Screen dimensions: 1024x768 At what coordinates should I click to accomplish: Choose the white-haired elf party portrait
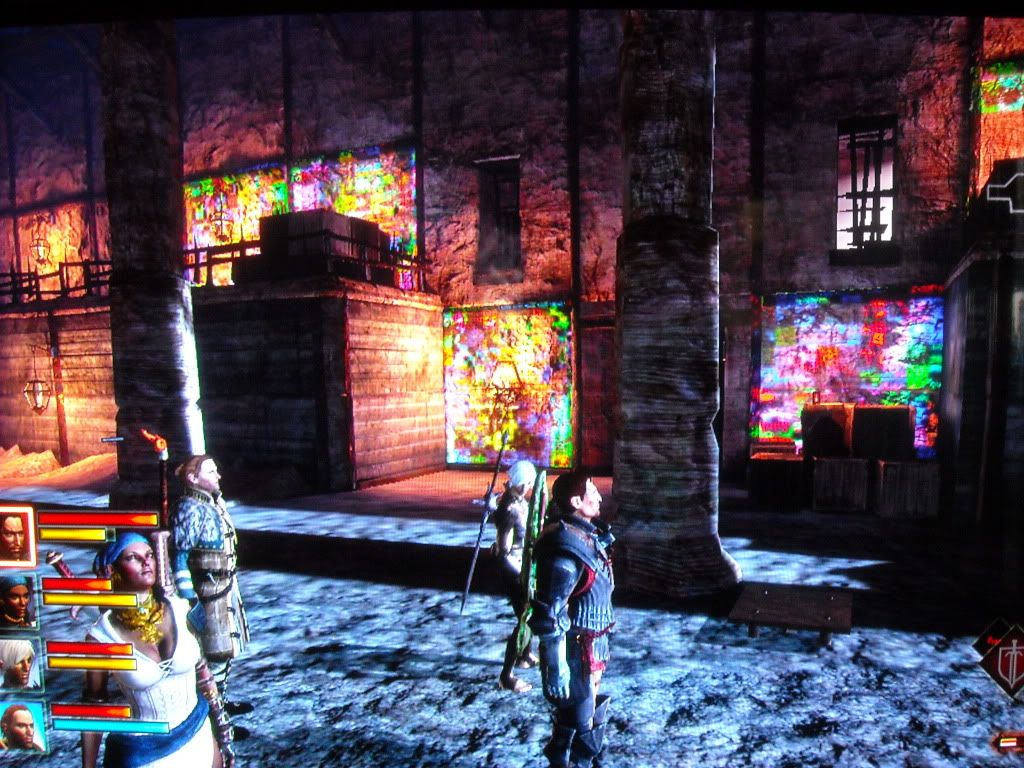pos(19,664)
